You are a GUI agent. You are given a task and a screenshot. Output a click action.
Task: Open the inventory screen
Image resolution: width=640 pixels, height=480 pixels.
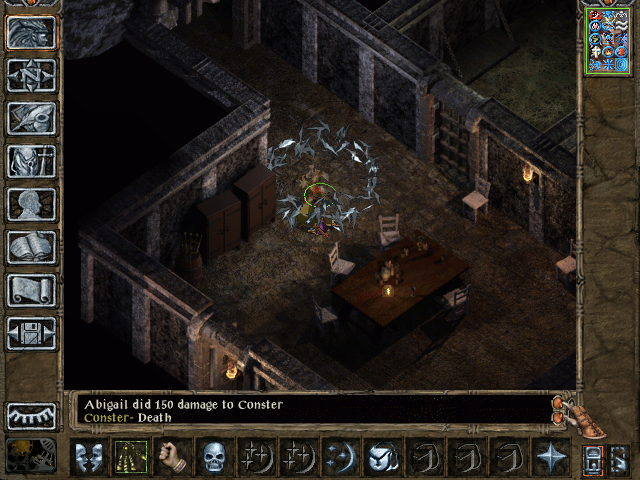pyautogui.click(x=31, y=161)
